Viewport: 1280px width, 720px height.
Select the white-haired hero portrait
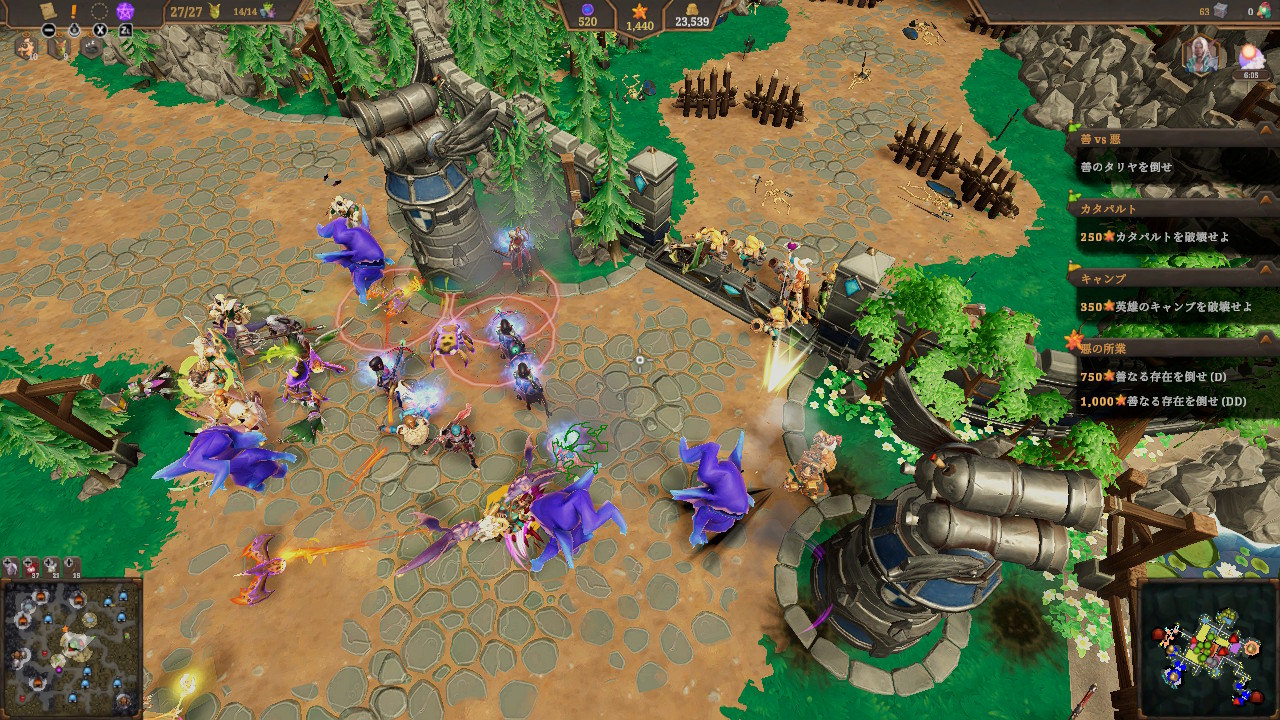[1203, 55]
